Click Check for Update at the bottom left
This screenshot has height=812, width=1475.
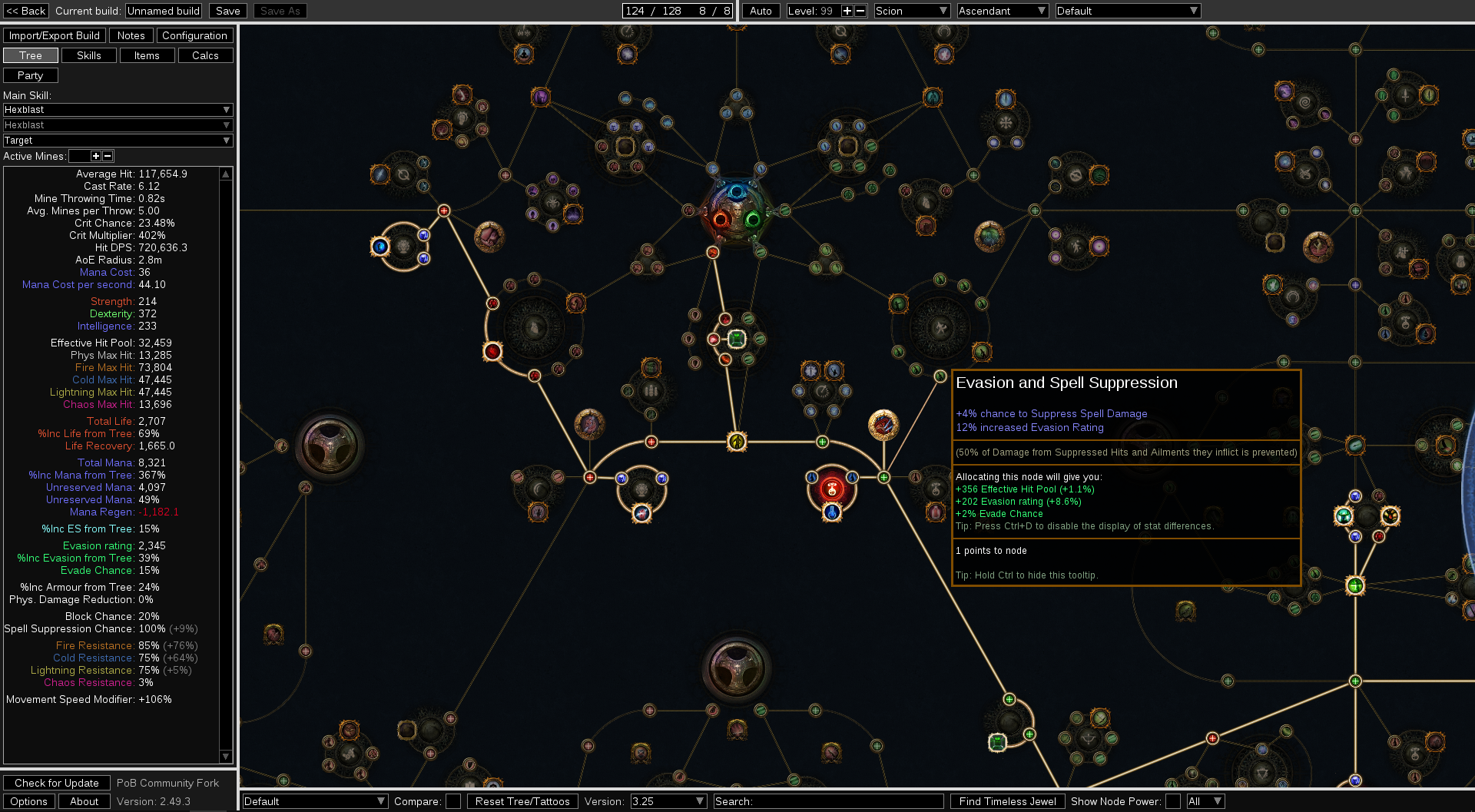coord(56,782)
